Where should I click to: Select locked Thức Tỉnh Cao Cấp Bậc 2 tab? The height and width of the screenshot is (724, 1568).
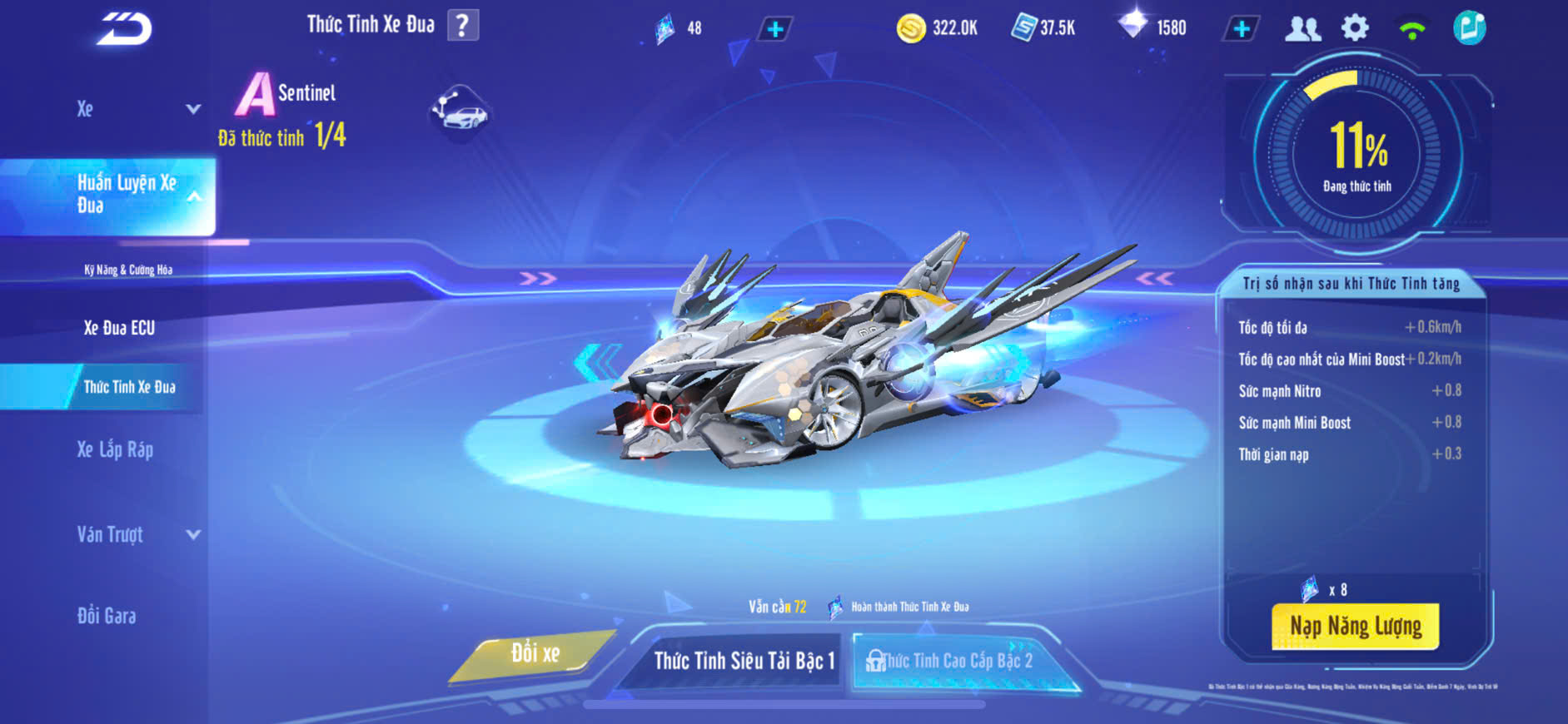coord(956,661)
